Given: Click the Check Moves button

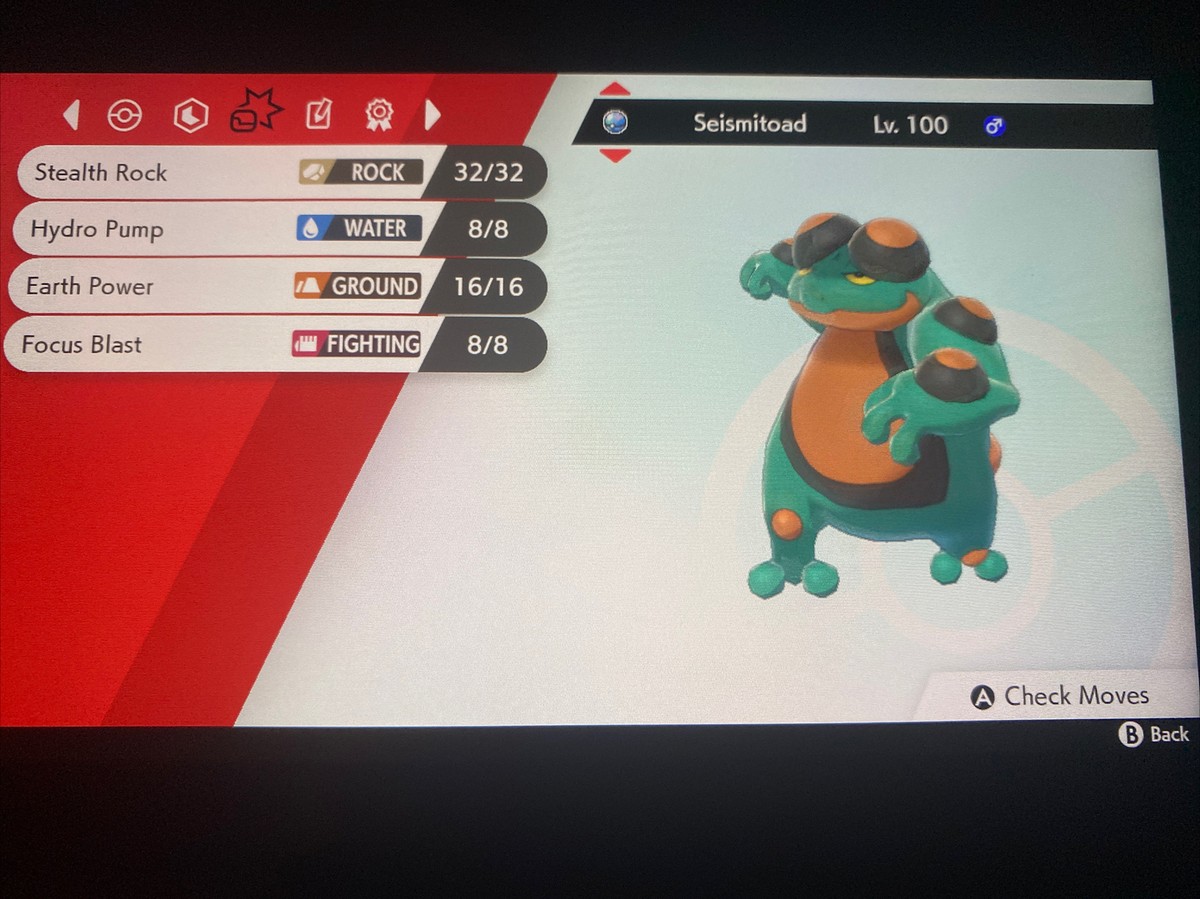Looking at the screenshot, I should [1060, 697].
